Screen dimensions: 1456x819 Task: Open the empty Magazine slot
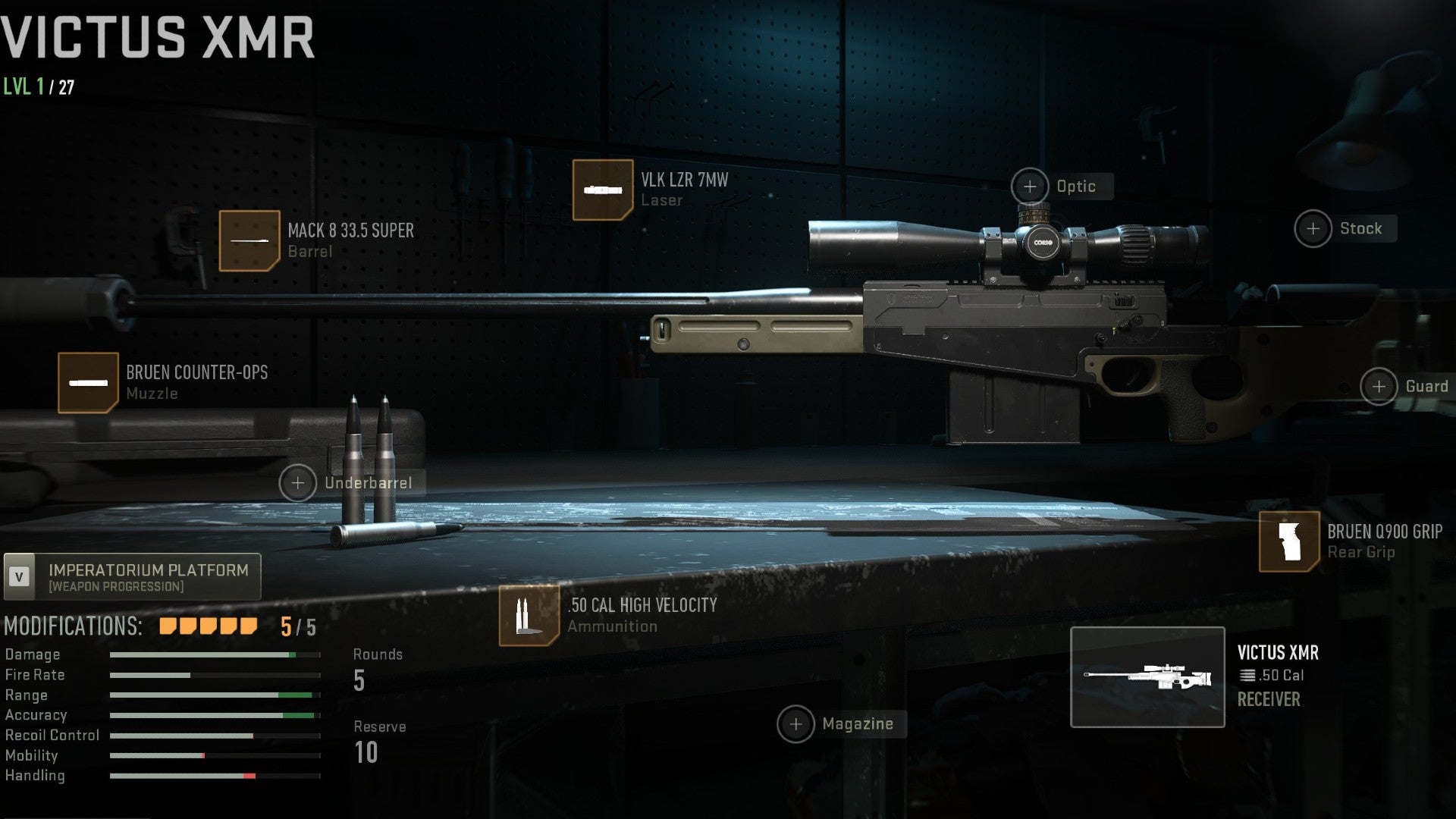(x=795, y=724)
